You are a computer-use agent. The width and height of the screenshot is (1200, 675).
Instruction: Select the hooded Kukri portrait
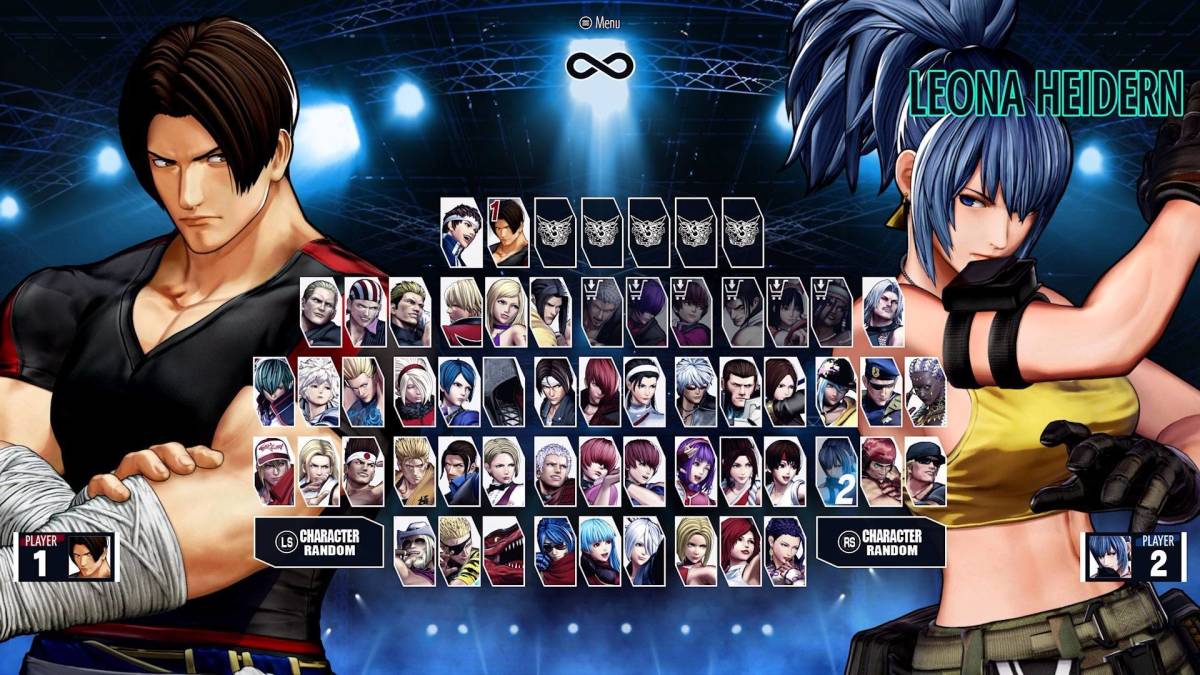504,392
